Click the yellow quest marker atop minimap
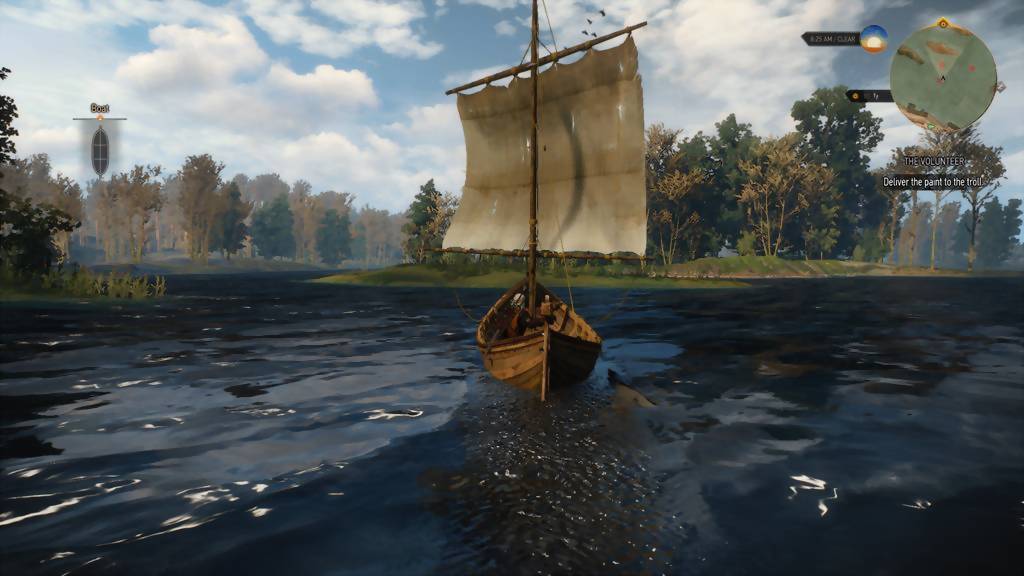 pyautogui.click(x=943, y=23)
